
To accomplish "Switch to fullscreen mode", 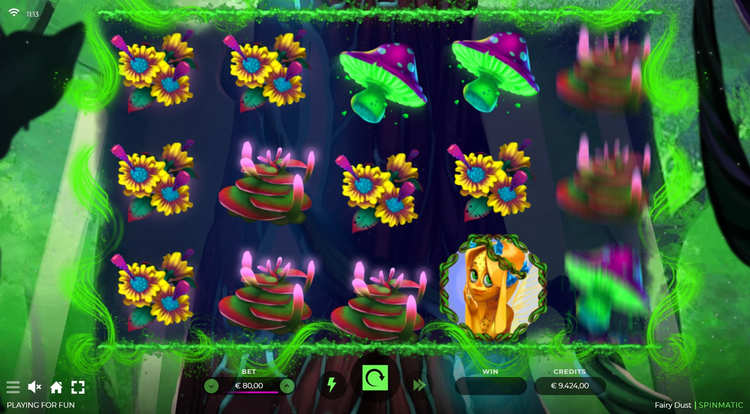I will click(78, 387).
